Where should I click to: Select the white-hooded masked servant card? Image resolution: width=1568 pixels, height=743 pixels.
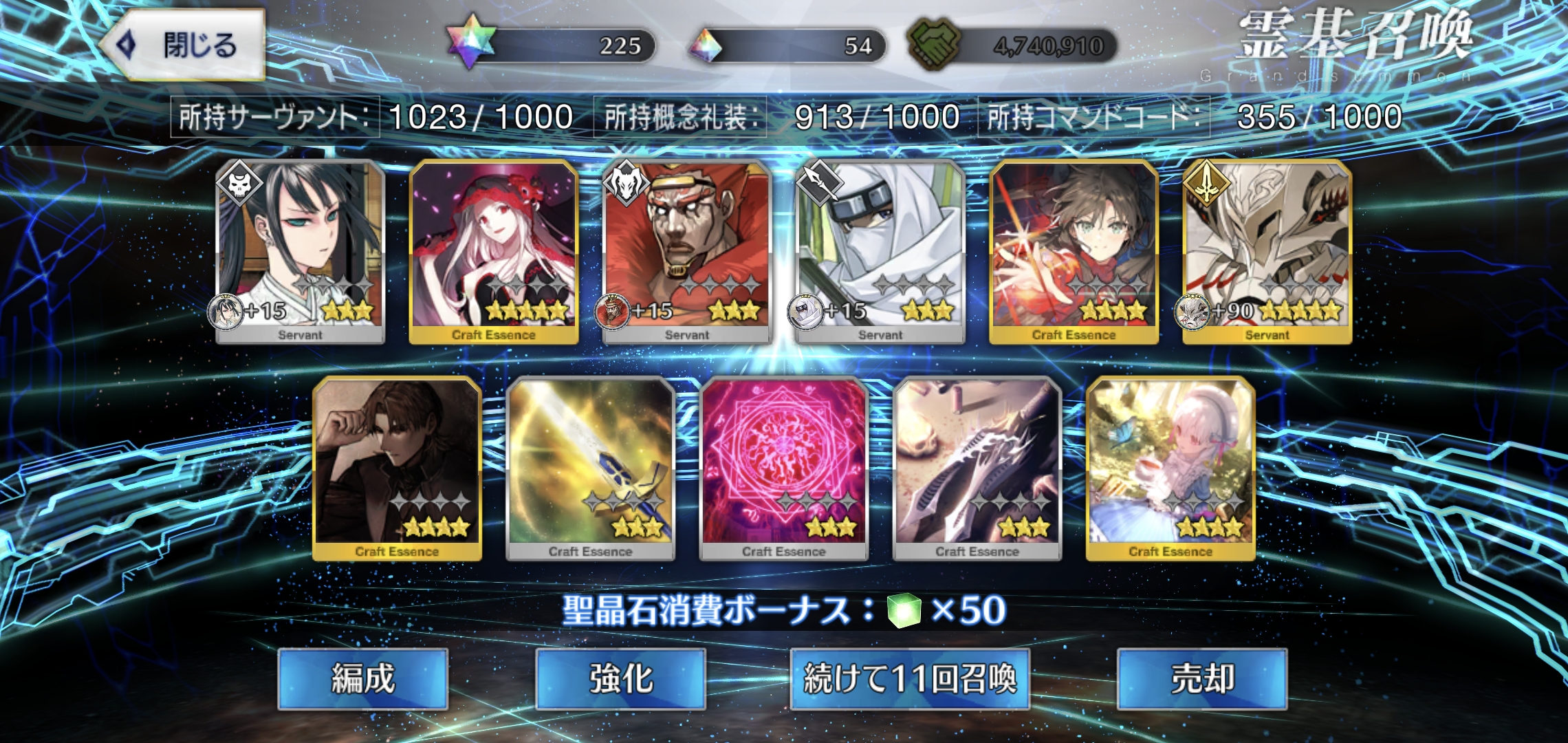pos(880,251)
